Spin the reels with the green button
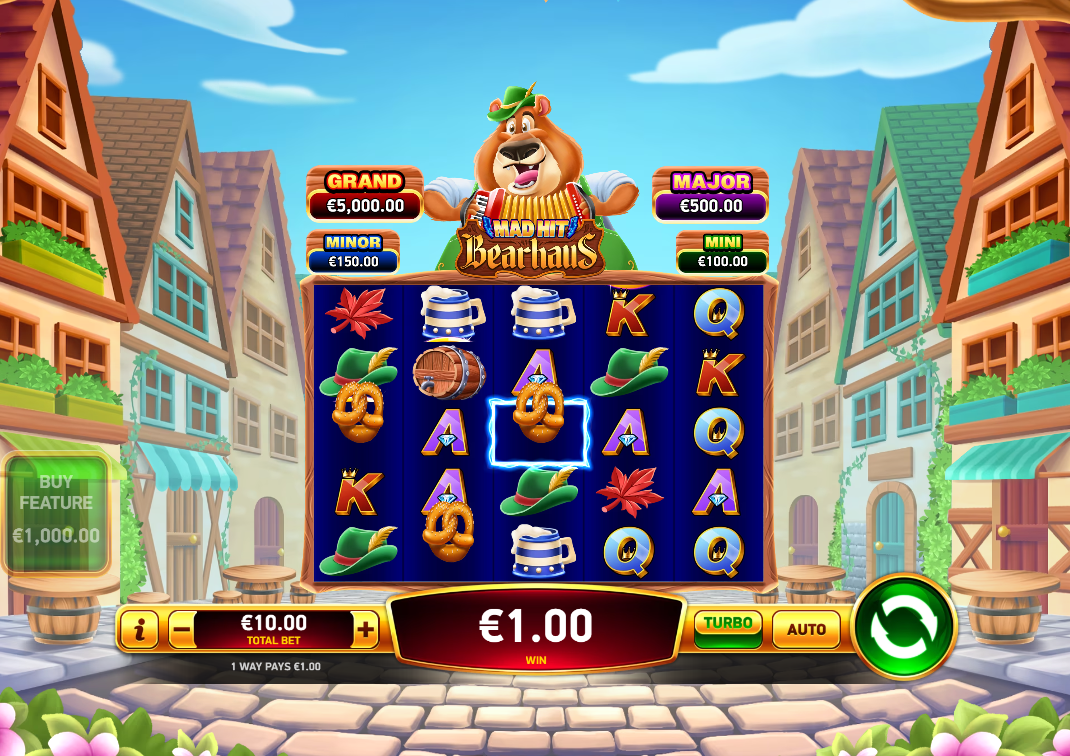This screenshot has width=1070, height=756. click(x=904, y=627)
